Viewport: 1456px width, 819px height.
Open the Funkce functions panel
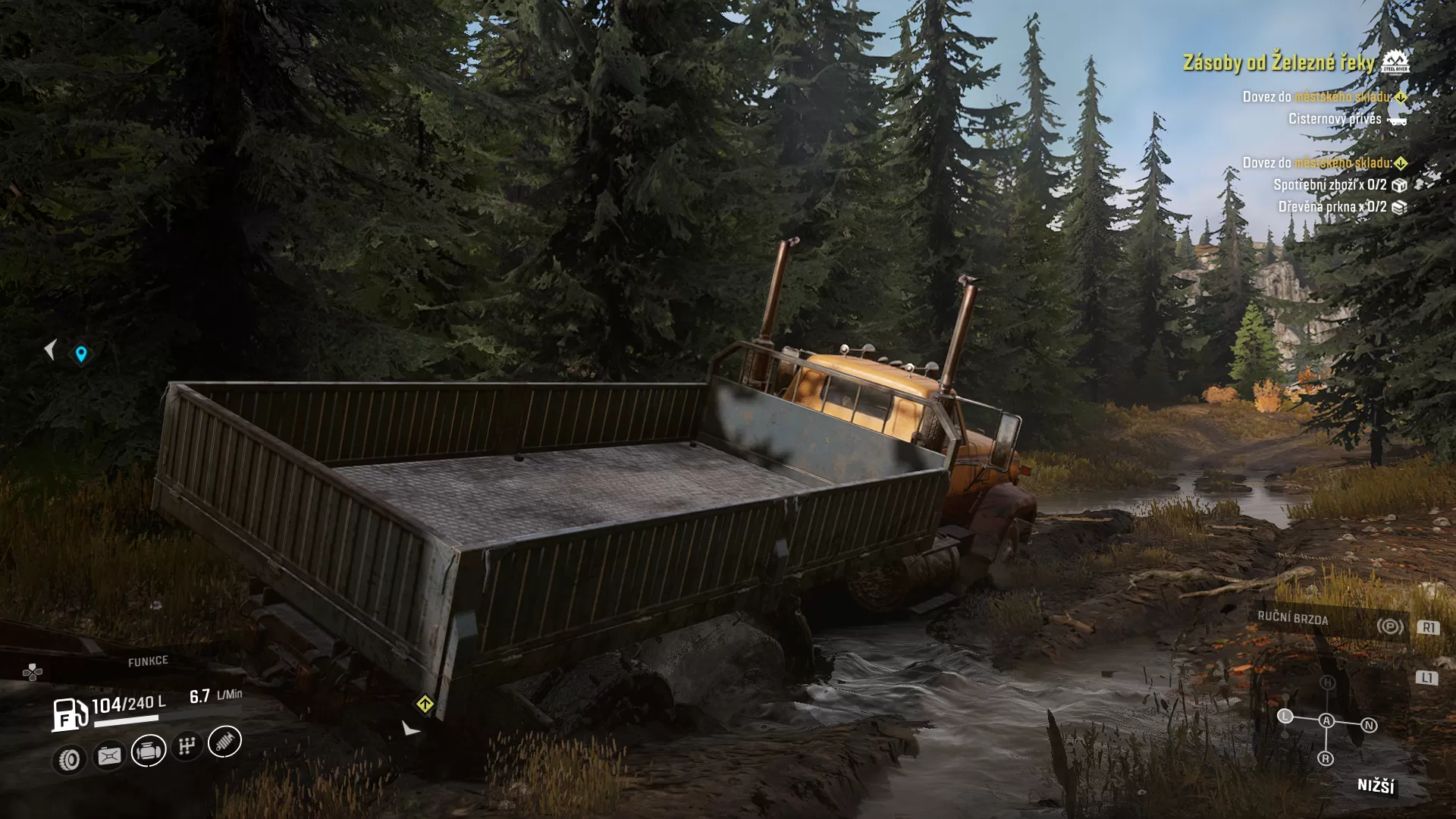pos(147,661)
